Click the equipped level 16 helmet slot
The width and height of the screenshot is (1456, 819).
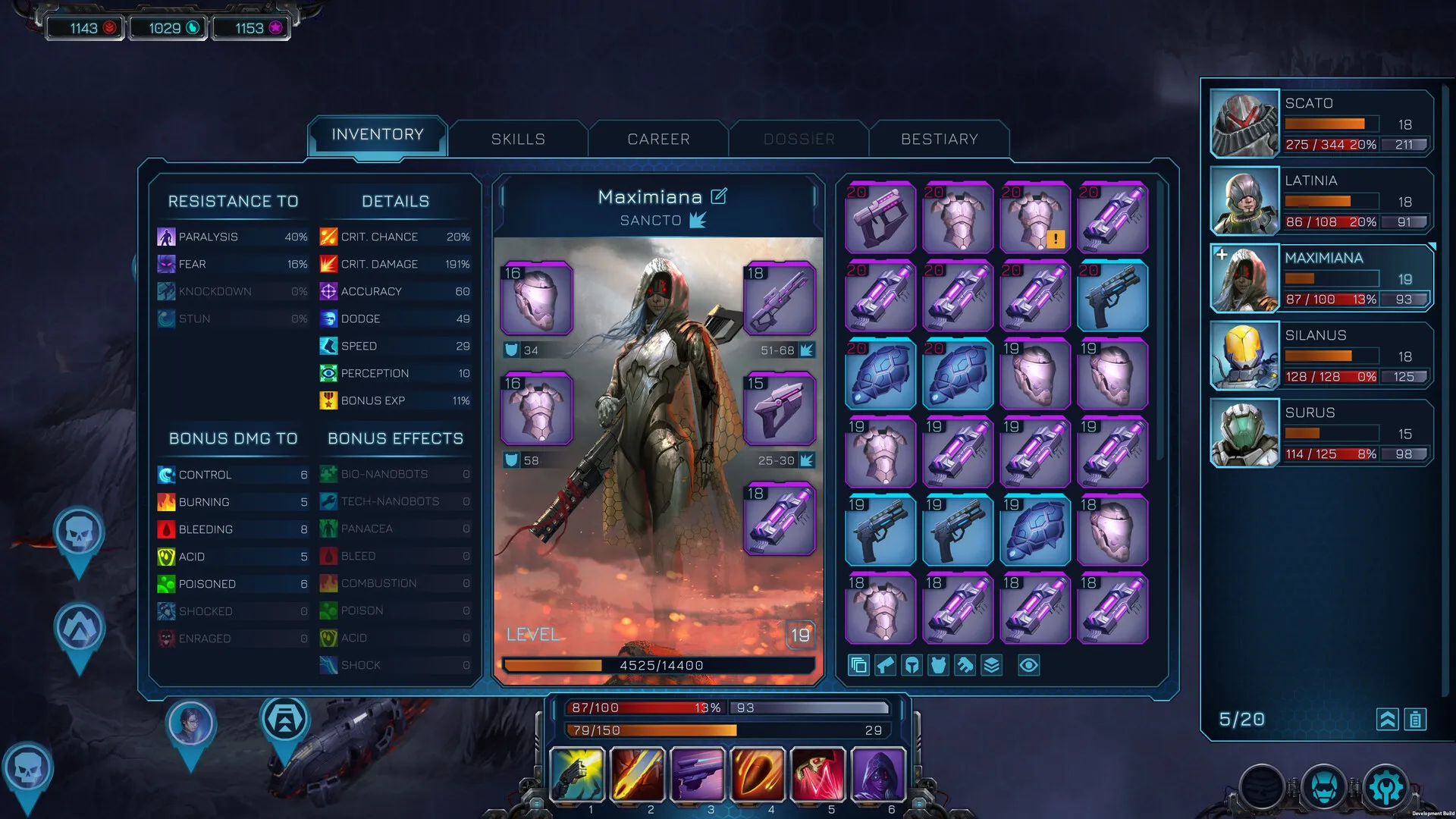[537, 298]
